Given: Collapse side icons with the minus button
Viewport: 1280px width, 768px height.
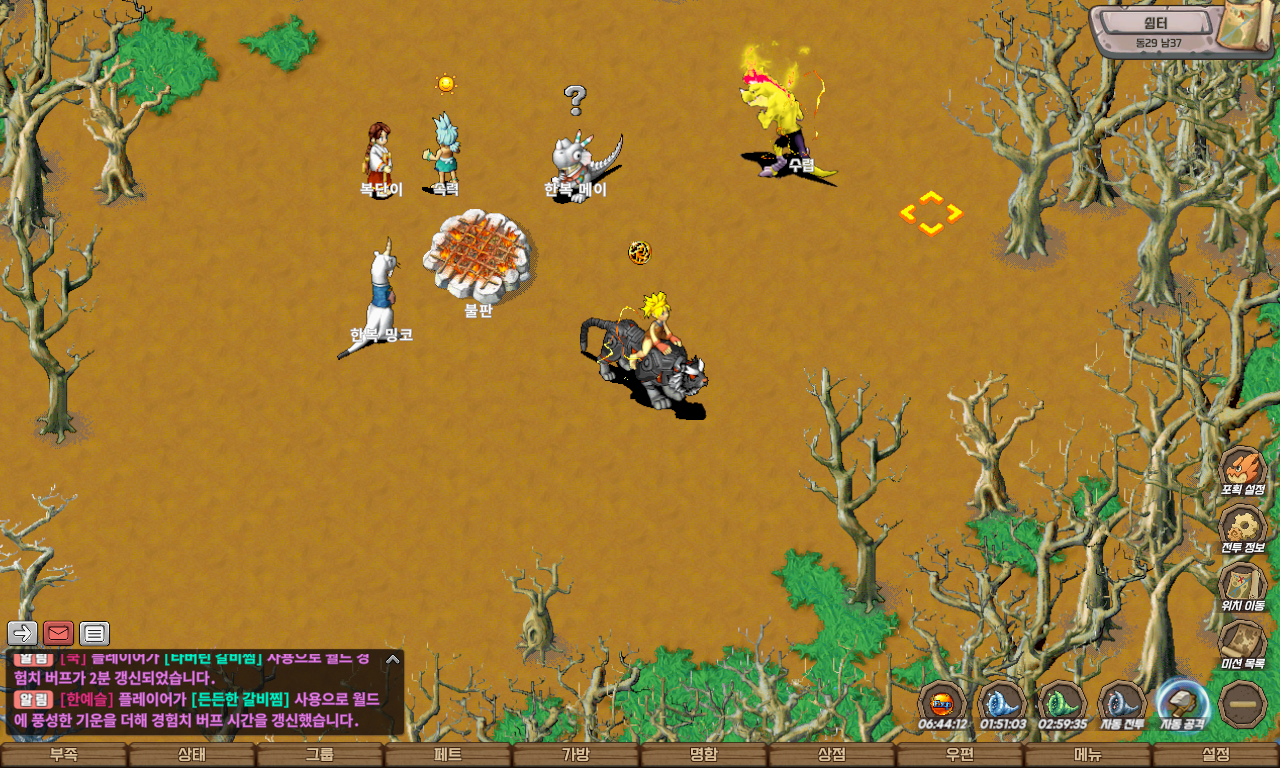Looking at the screenshot, I should [x=1243, y=704].
